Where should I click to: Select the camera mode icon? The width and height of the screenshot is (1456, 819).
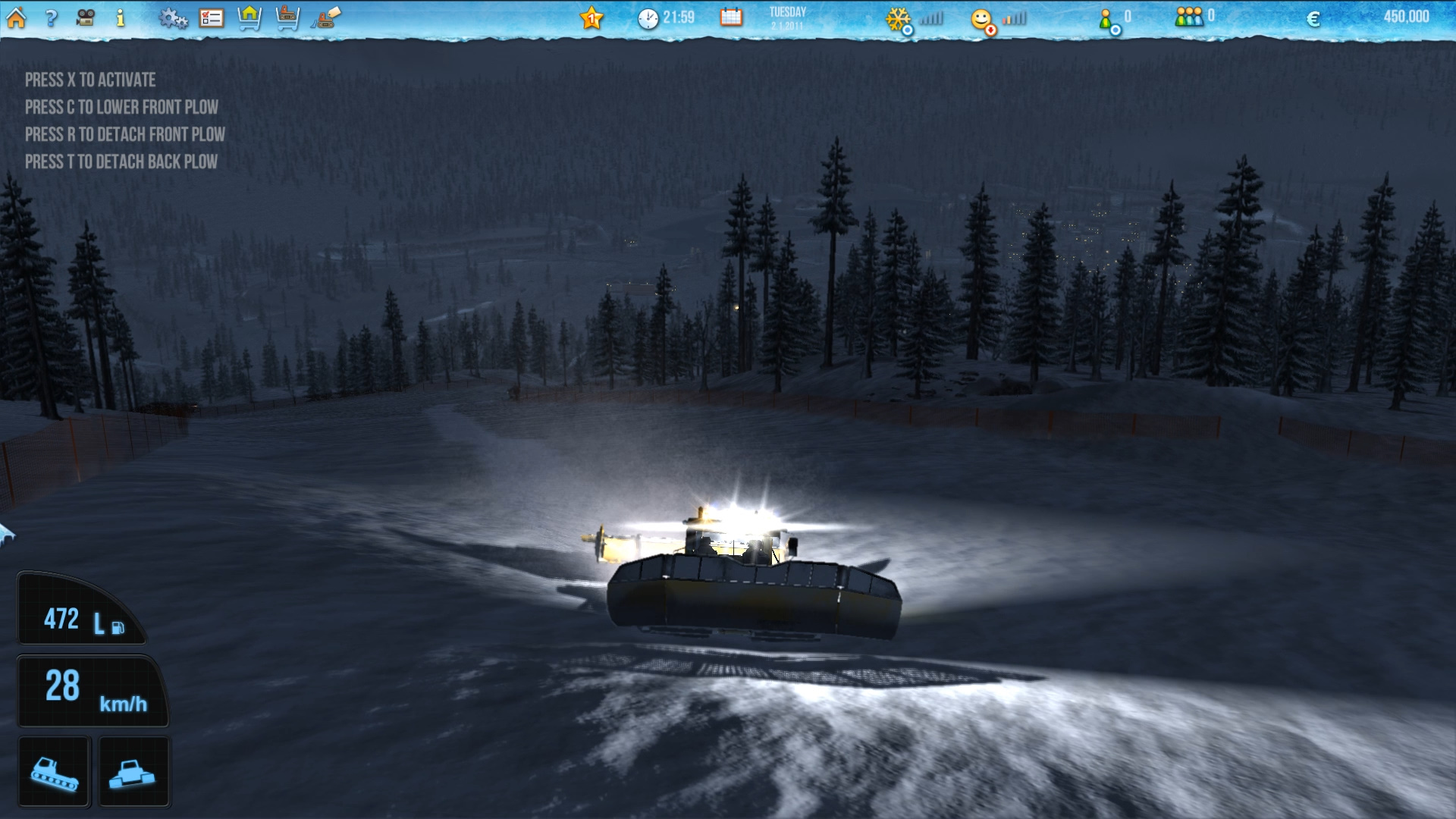(84, 16)
